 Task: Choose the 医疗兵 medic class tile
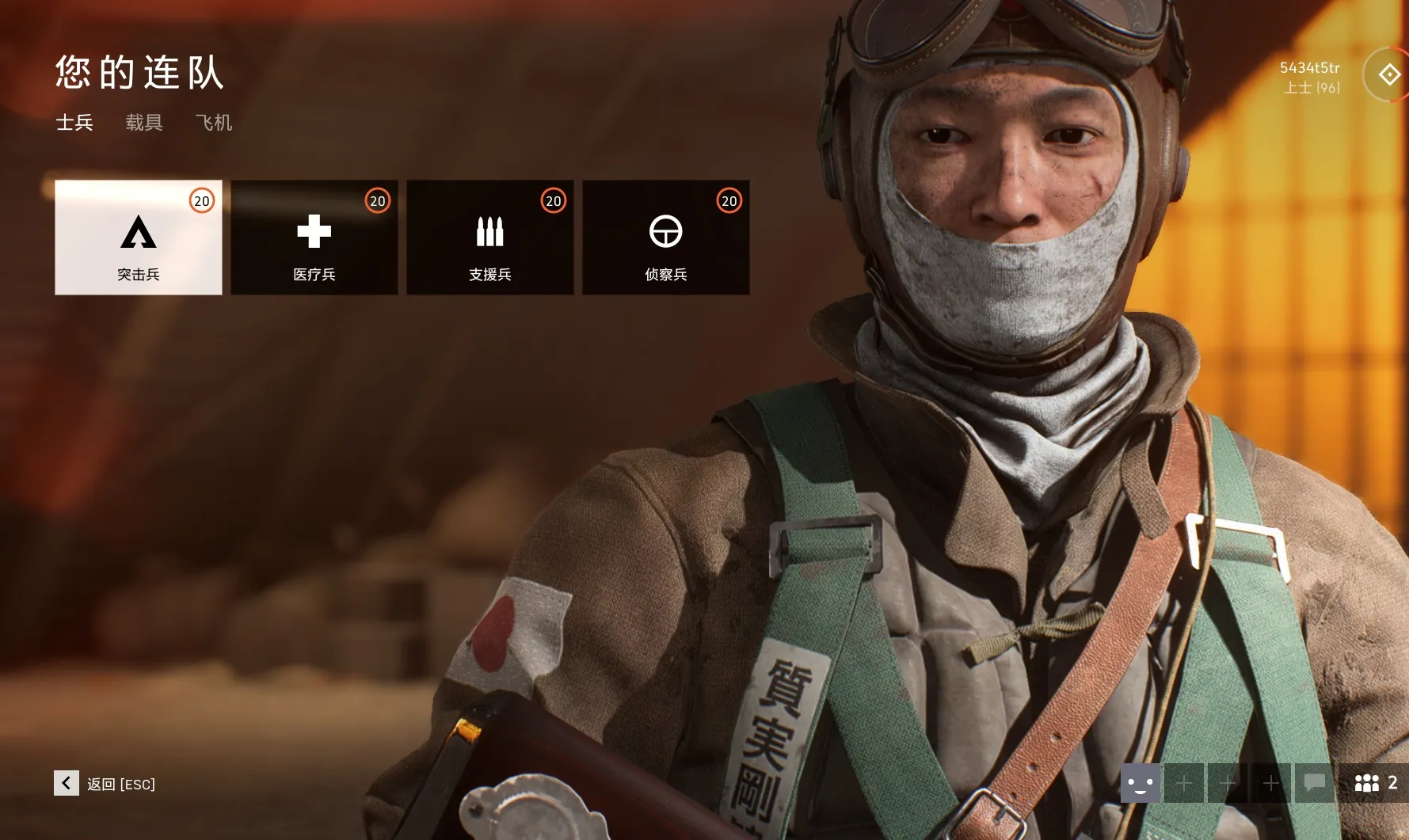(314, 238)
